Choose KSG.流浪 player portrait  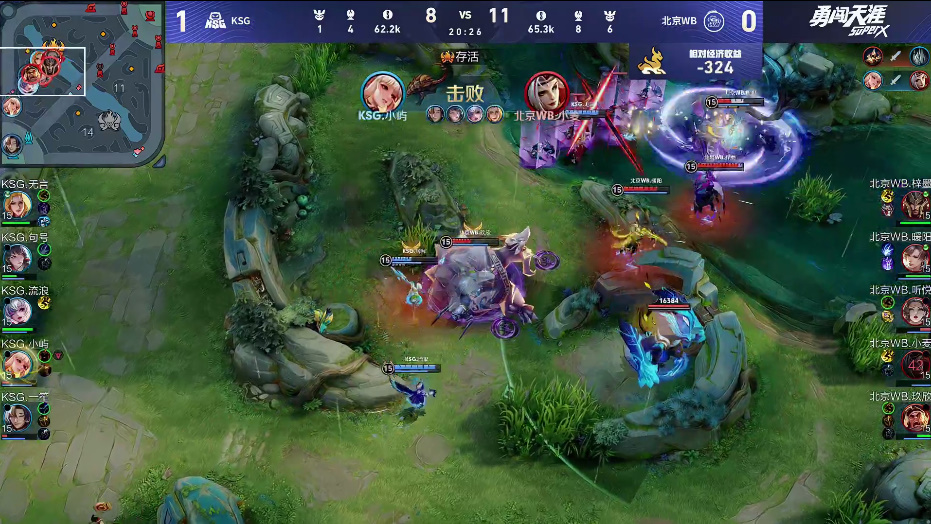[x=17, y=310]
